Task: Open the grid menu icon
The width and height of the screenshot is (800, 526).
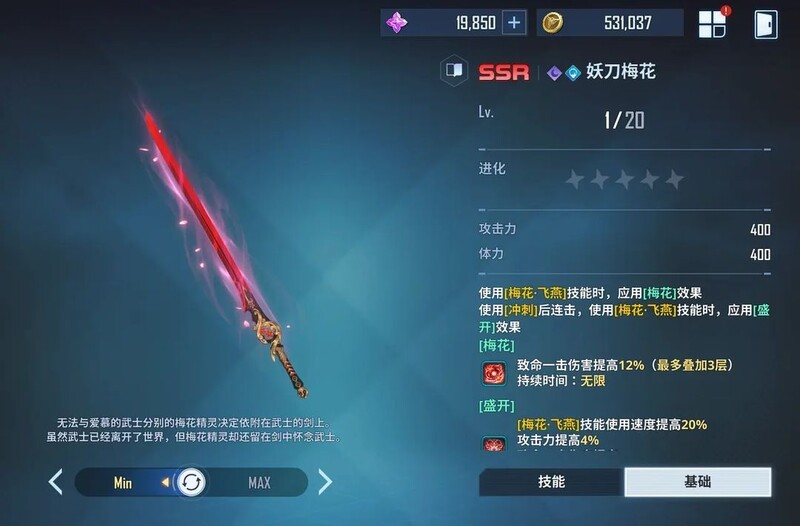Action: 713,24
